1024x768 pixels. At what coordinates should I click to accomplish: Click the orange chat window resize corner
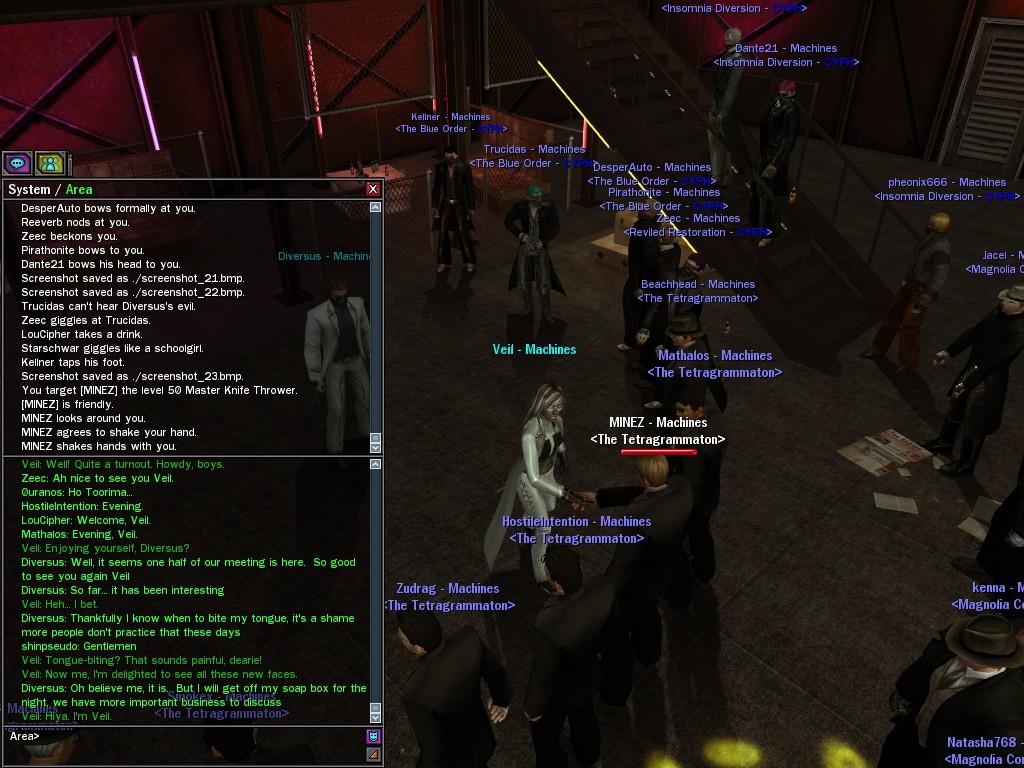pyautogui.click(x=373, y=754)
